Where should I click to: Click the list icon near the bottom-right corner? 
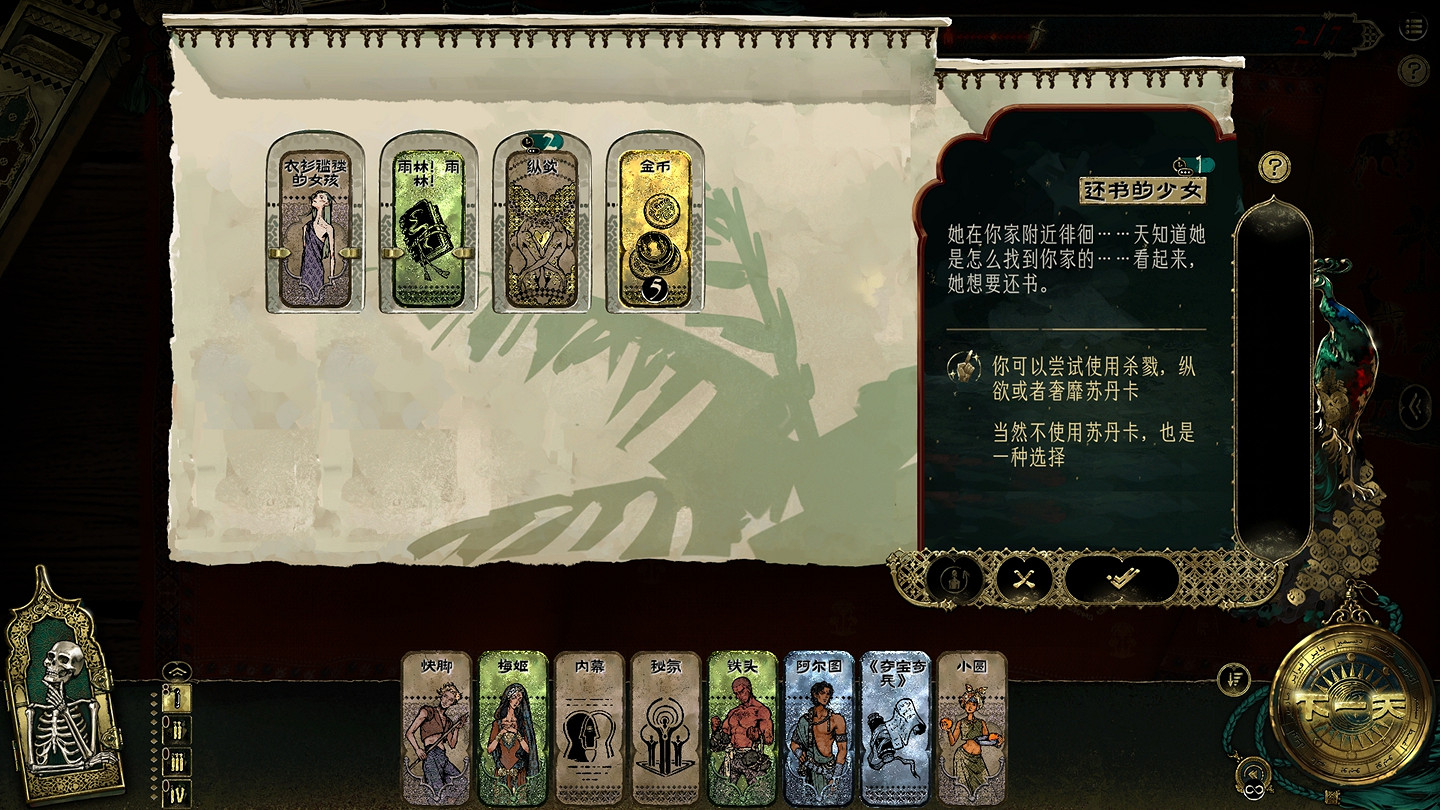(1232, 679)
